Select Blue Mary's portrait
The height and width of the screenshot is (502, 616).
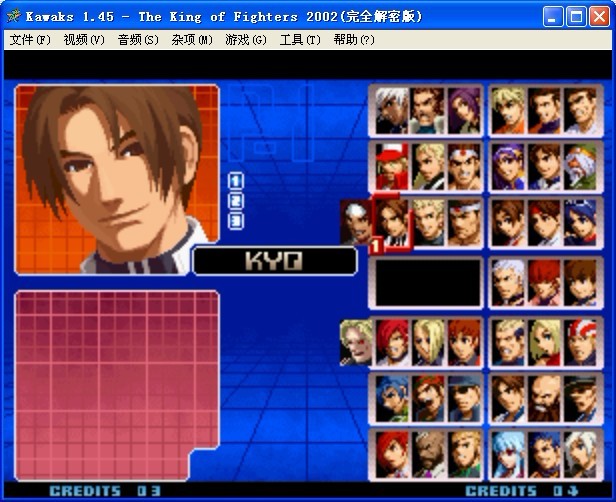point(544,340)
